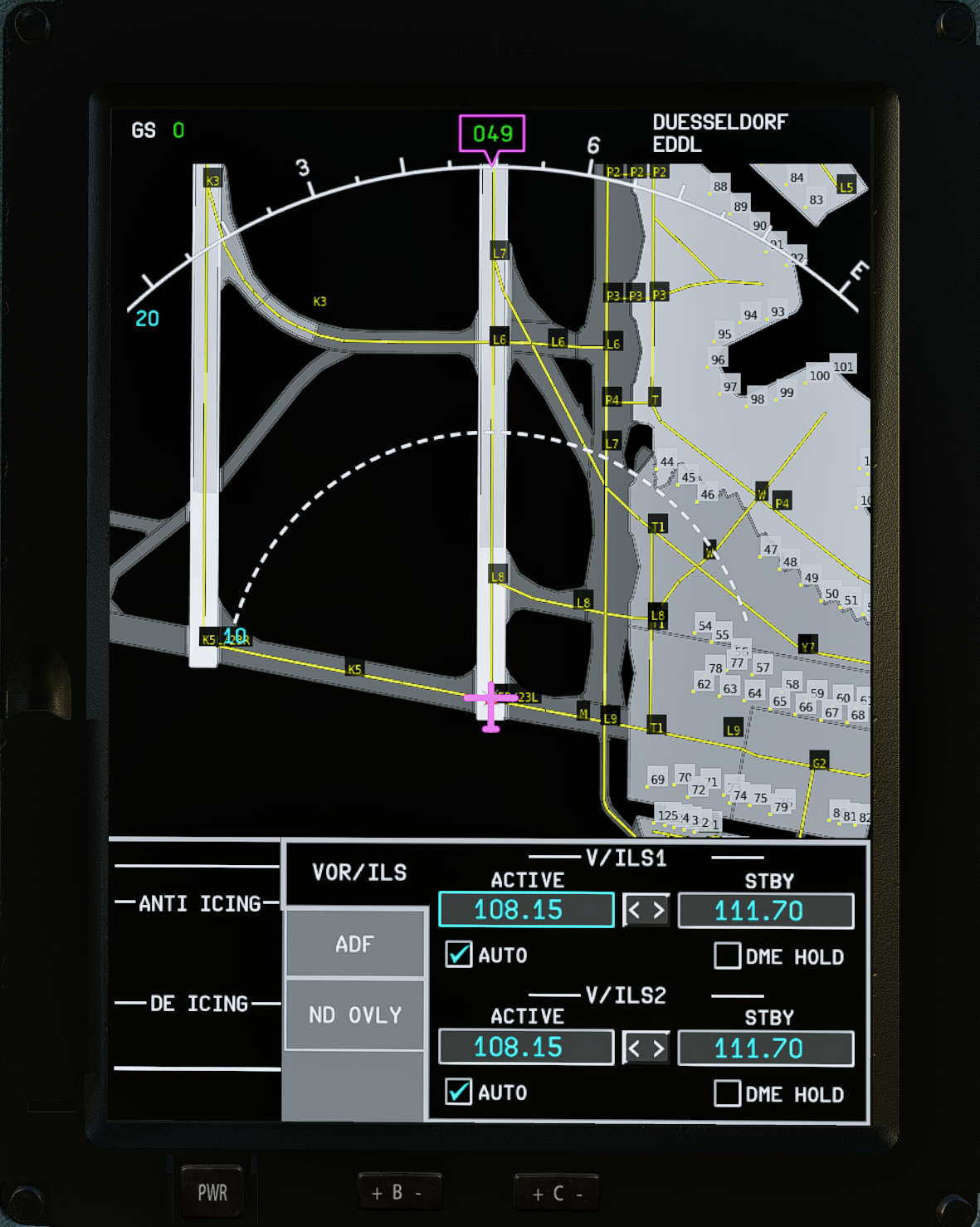Toggle the V/ILS1 AUTO checkbox
The image size is (980, 1227).
pyautogui.click(x=459, y=955)
